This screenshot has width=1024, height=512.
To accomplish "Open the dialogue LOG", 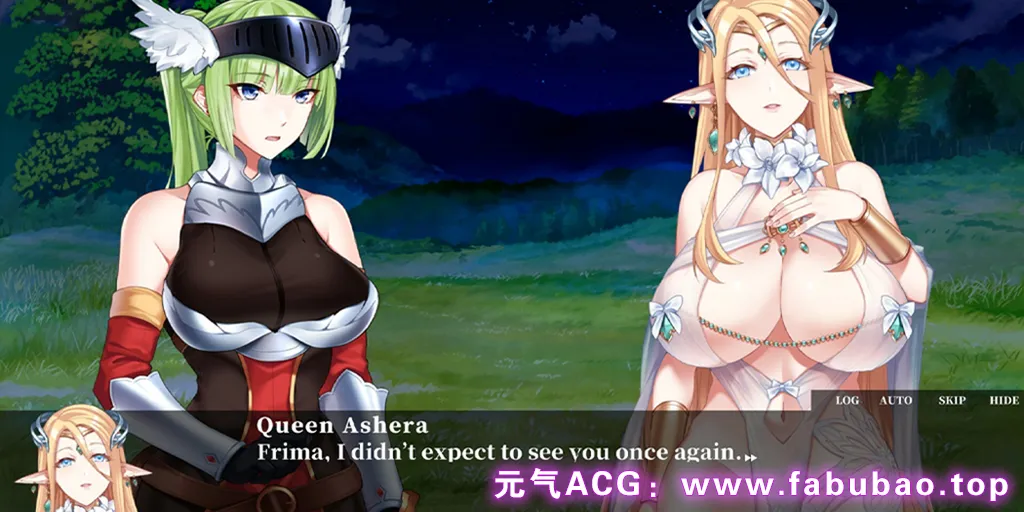I will 847,400.
